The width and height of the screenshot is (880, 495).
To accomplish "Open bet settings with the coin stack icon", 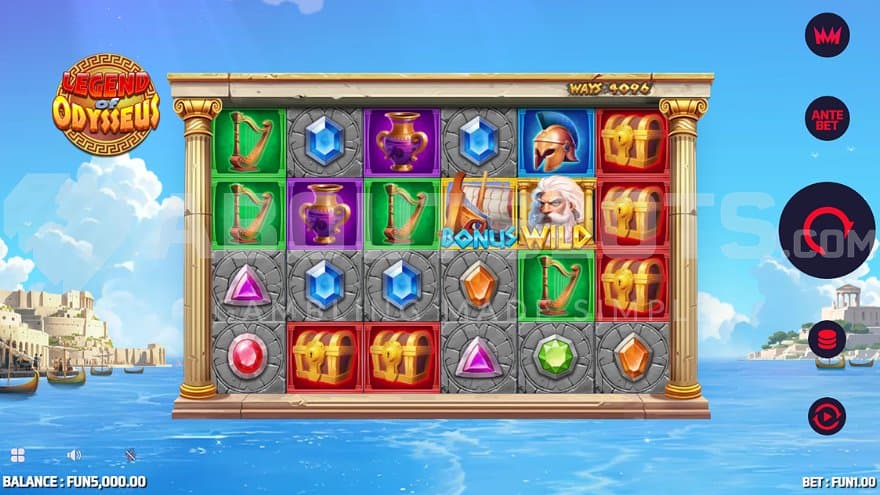I will coord(827,339).
